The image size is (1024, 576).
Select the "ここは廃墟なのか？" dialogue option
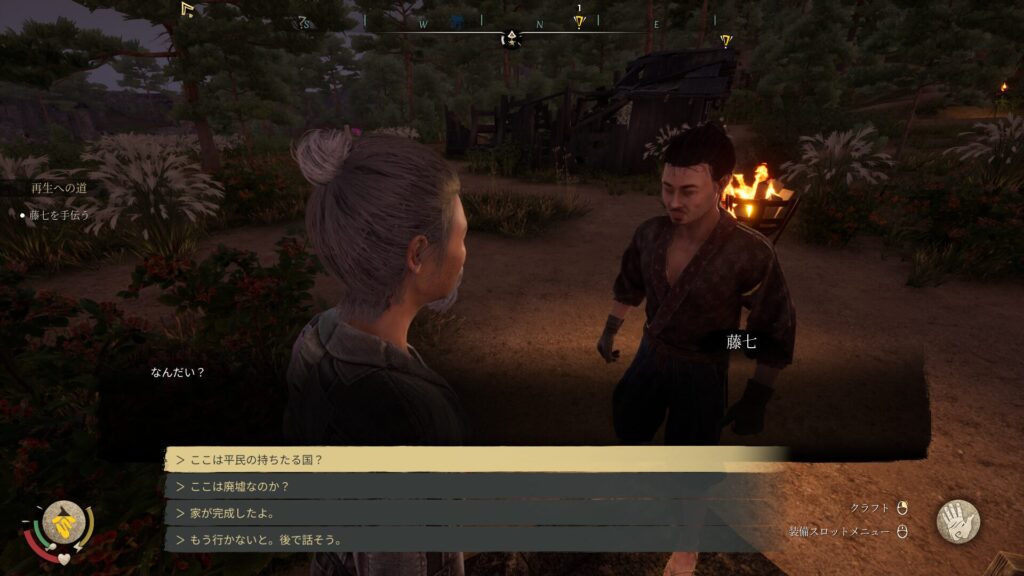(x=470, y=486)
